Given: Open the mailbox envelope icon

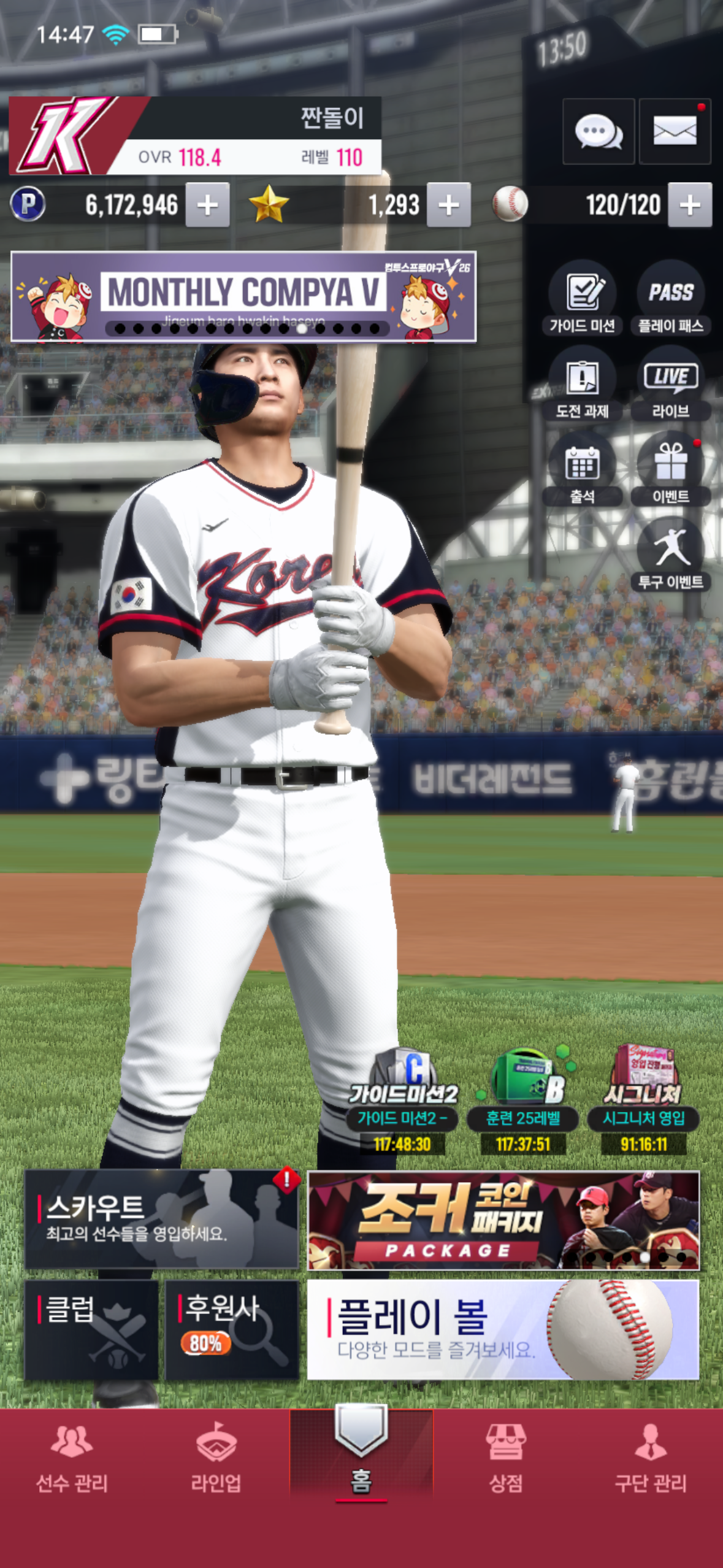Looking at the screenshot, I should (x=675, y=131).
